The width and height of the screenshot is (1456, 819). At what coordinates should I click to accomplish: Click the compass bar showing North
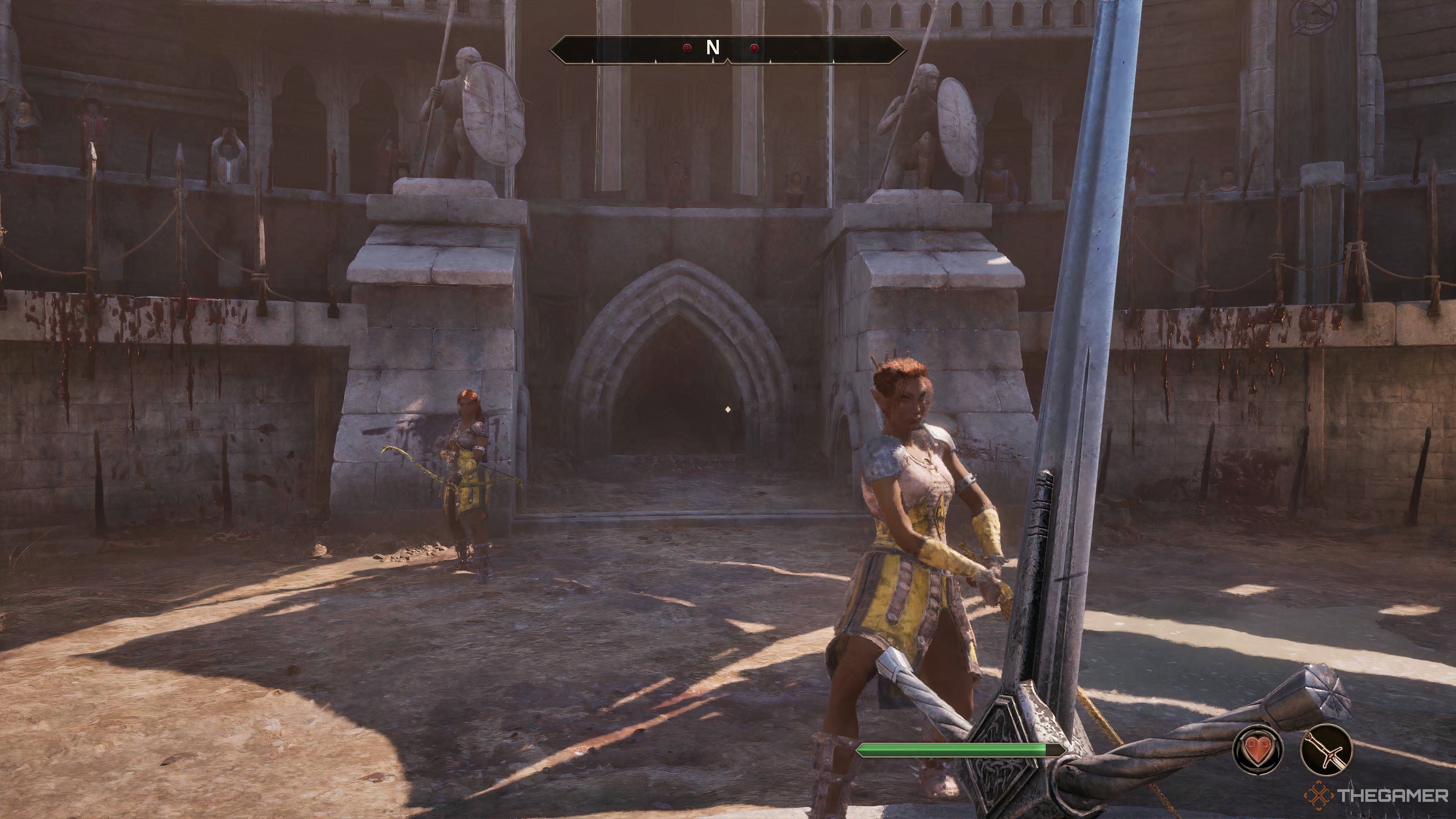click(x=728, y=49)
